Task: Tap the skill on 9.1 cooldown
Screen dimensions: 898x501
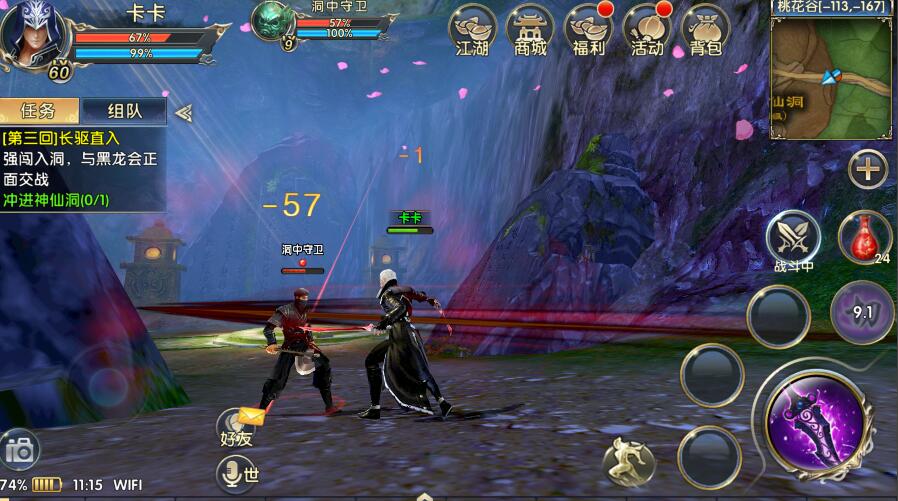Action: pyautogui.click(x=862, y=311)
